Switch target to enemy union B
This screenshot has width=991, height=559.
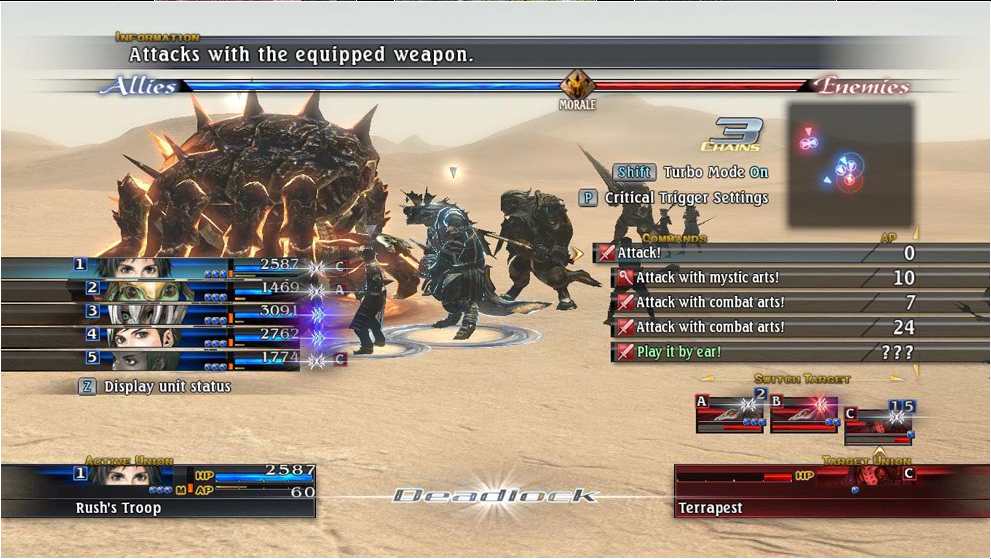coord(804,413)
